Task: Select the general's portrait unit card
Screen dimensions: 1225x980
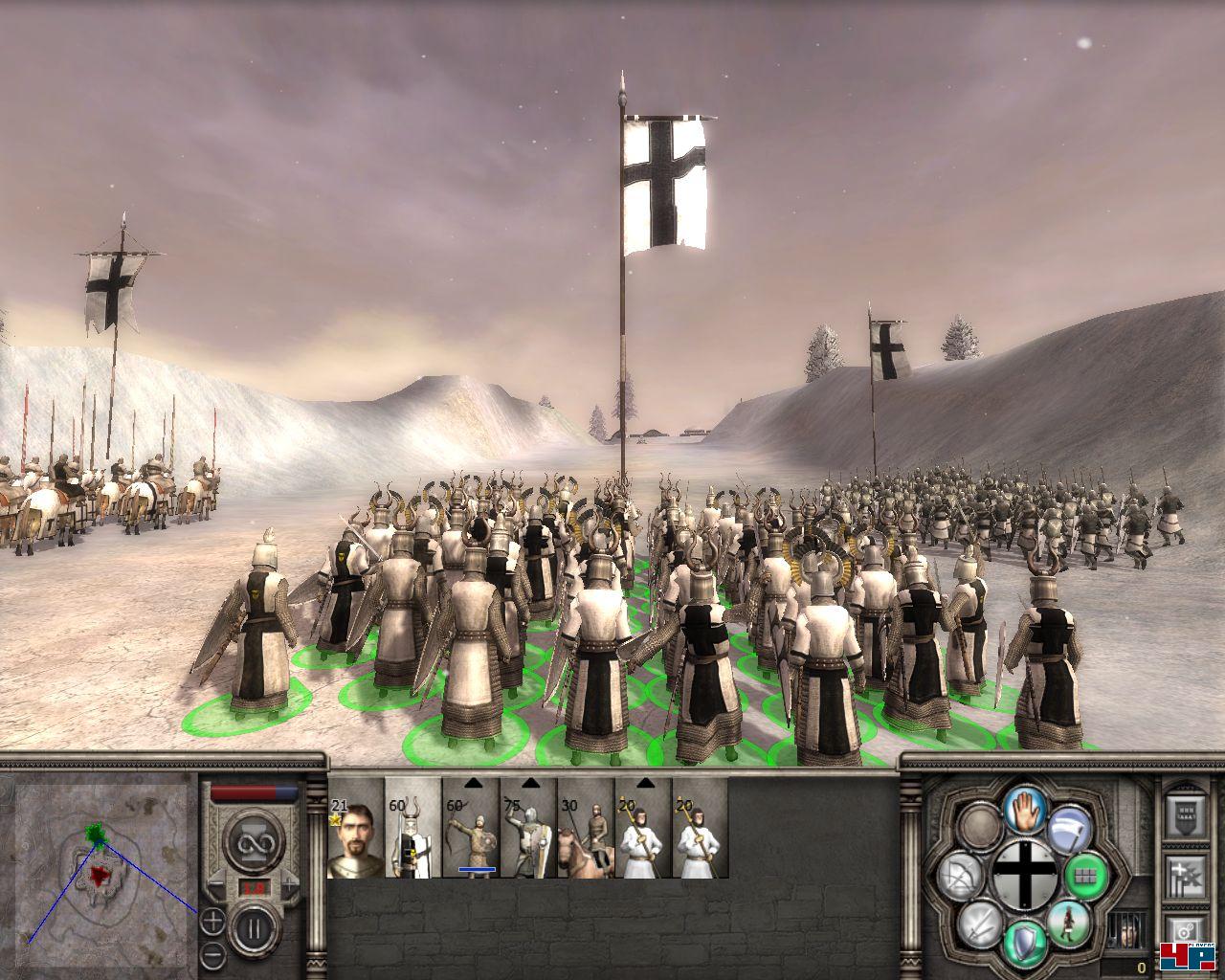Action: (x=355, y=829)
